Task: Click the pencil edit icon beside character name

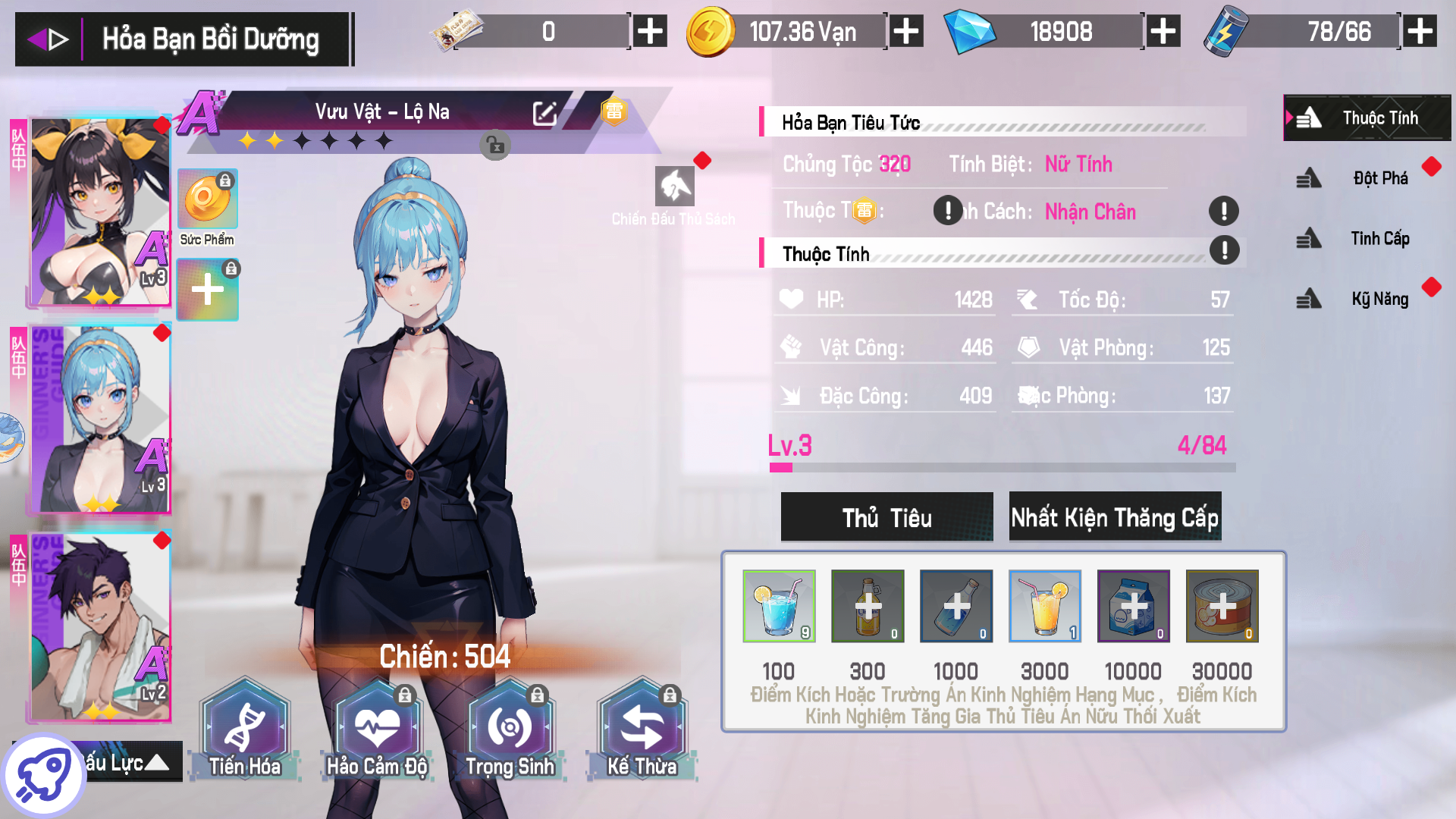Action: tap(544, 112)
